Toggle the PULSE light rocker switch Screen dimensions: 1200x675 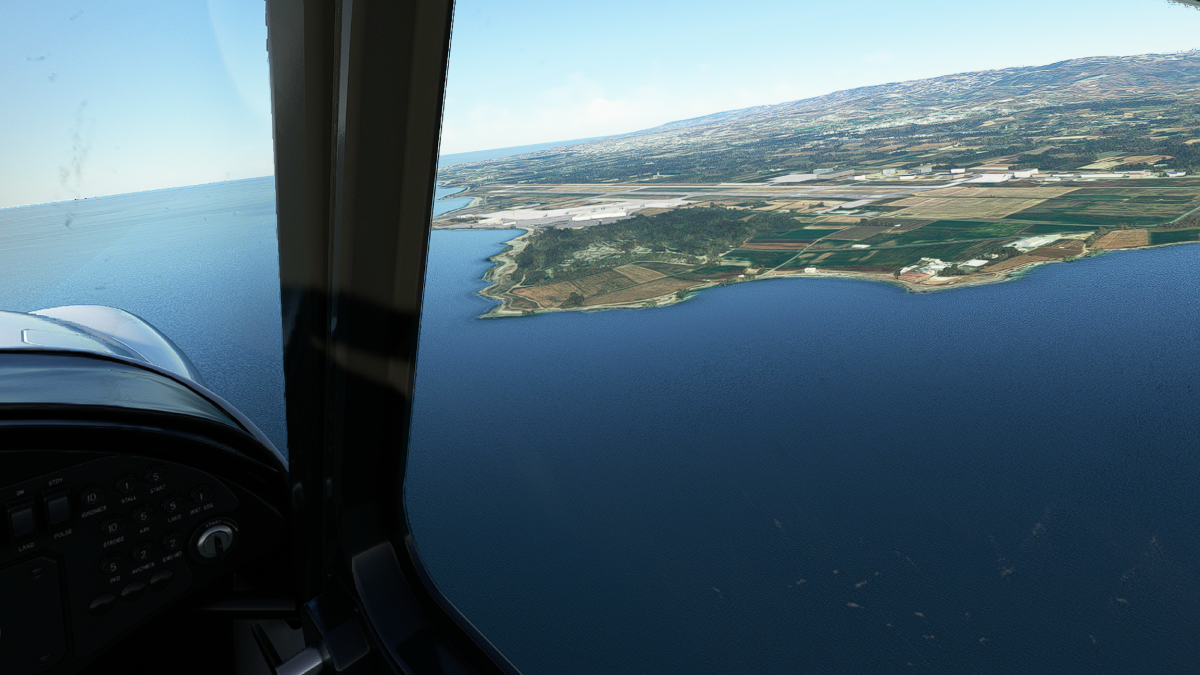(58, 509)
